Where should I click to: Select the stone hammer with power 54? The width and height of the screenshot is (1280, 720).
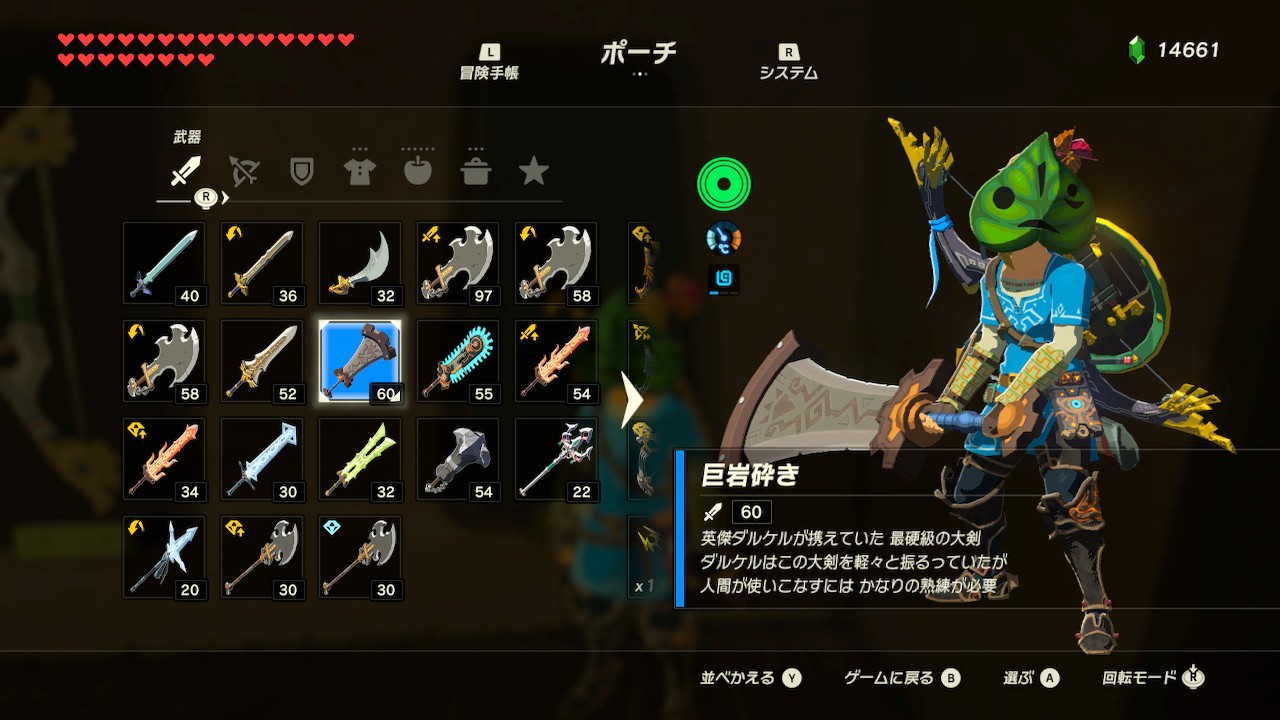coord(458,459)
